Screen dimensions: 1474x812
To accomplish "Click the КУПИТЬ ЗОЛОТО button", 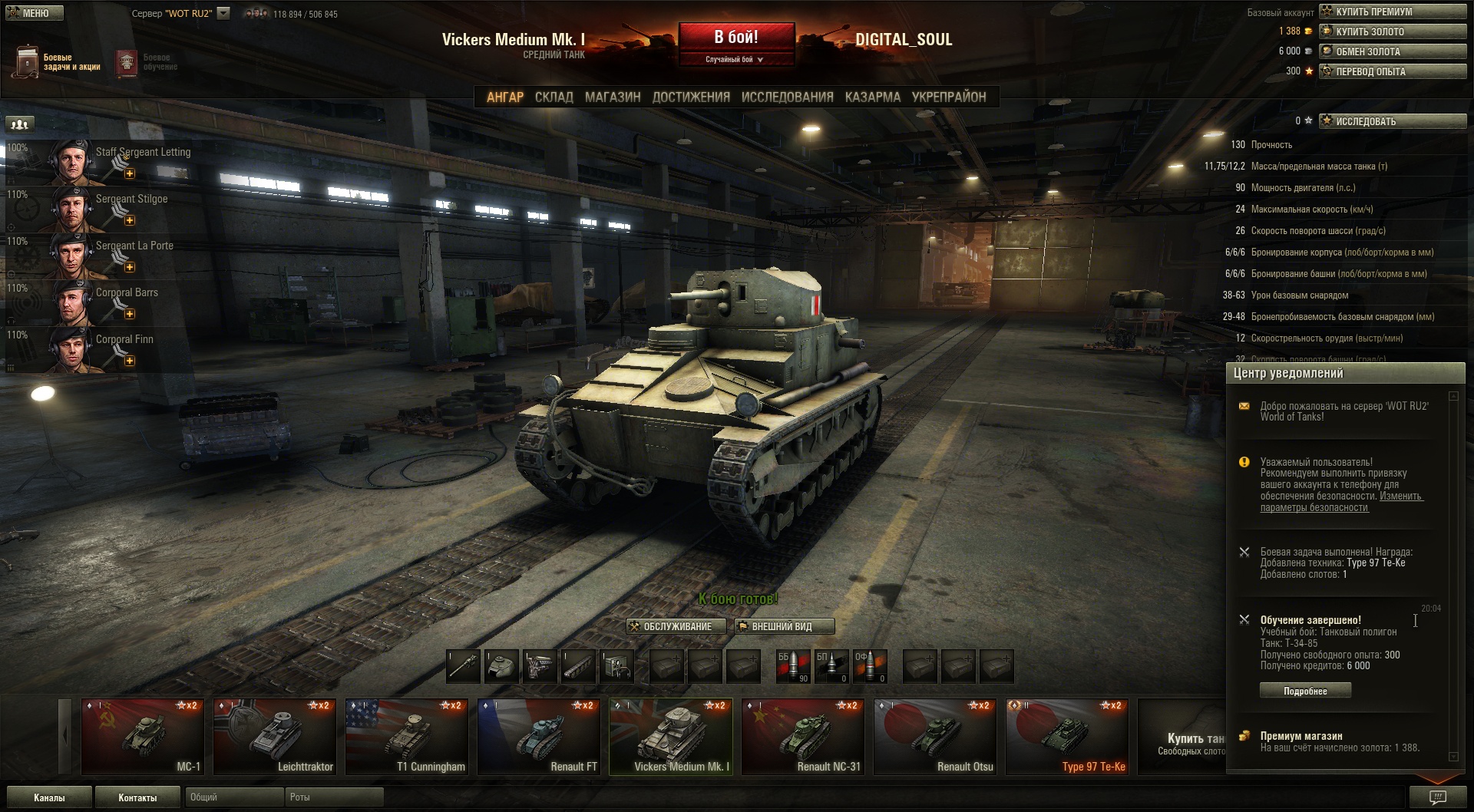I will (1392, 31).
